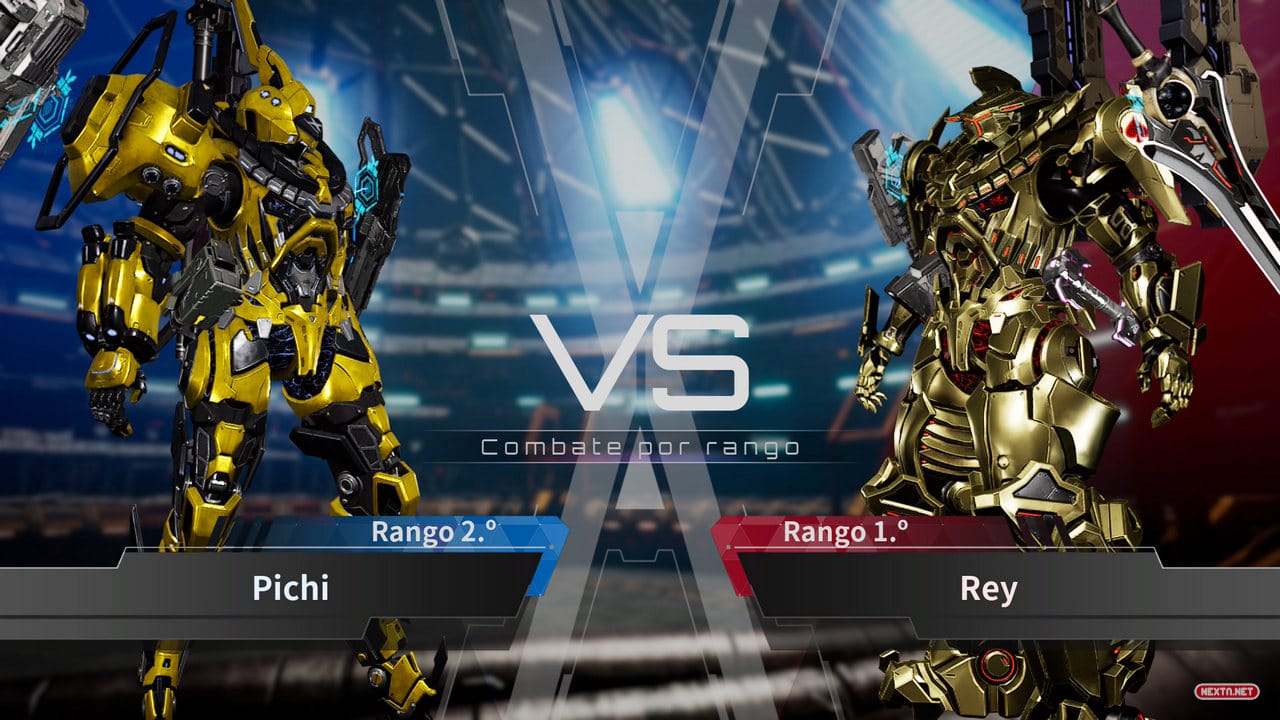Click the central vertical divider graphic
1280x720 pixels.
click(640, 500)
